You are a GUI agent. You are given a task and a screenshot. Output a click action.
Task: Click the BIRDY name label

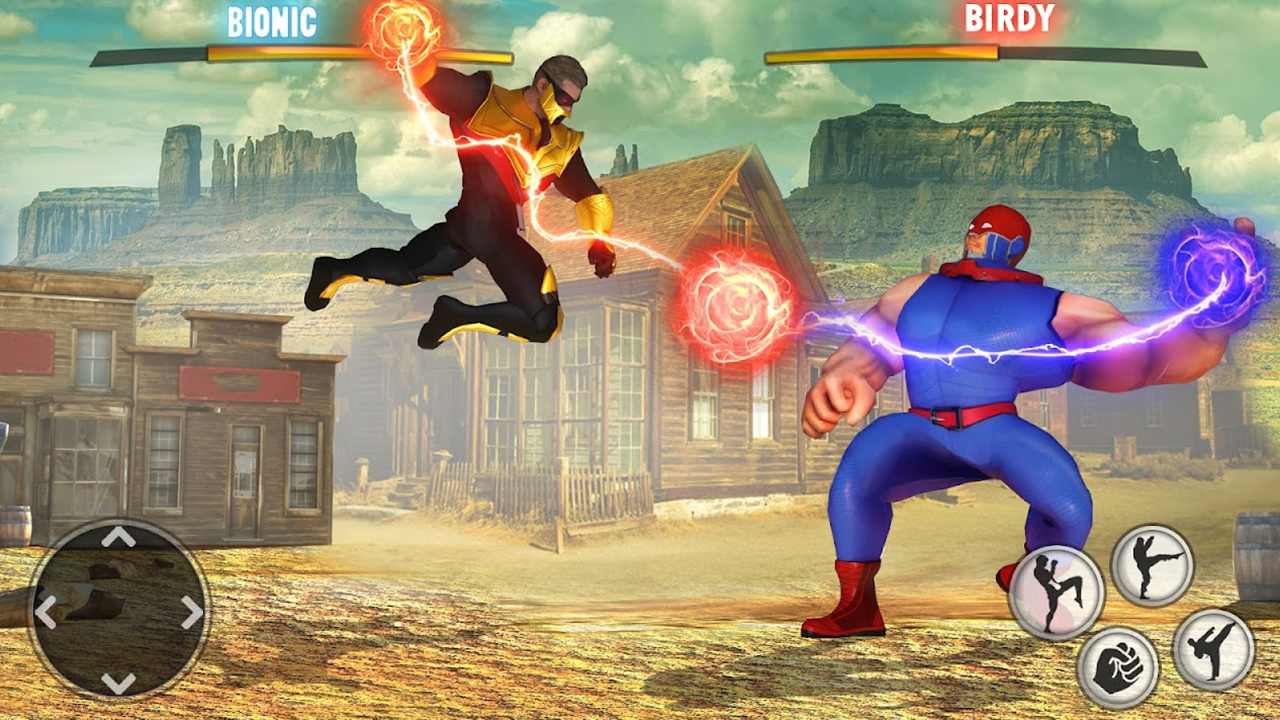pos(1009,18)
